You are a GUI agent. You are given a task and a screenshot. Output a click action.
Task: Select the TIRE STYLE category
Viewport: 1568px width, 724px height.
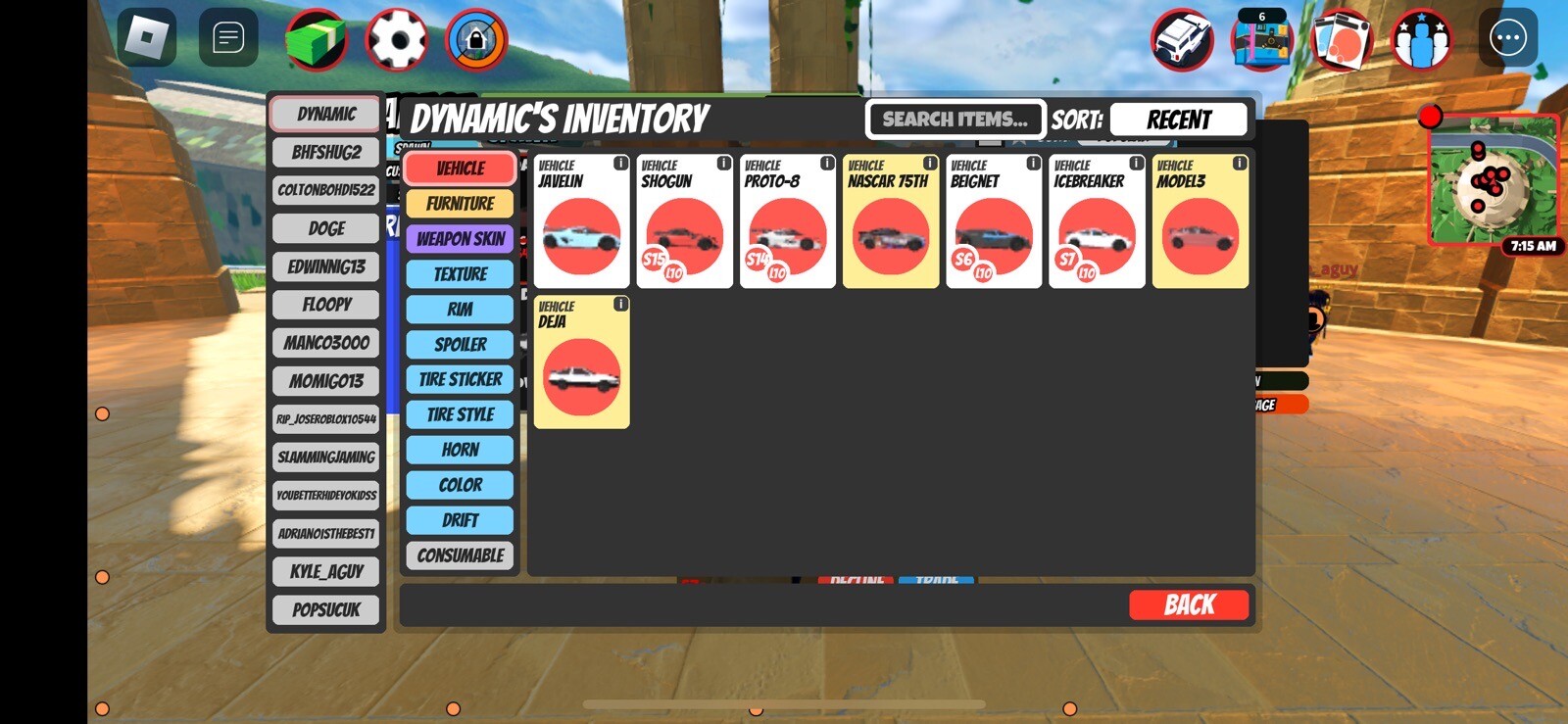click(x=459, y=414)
